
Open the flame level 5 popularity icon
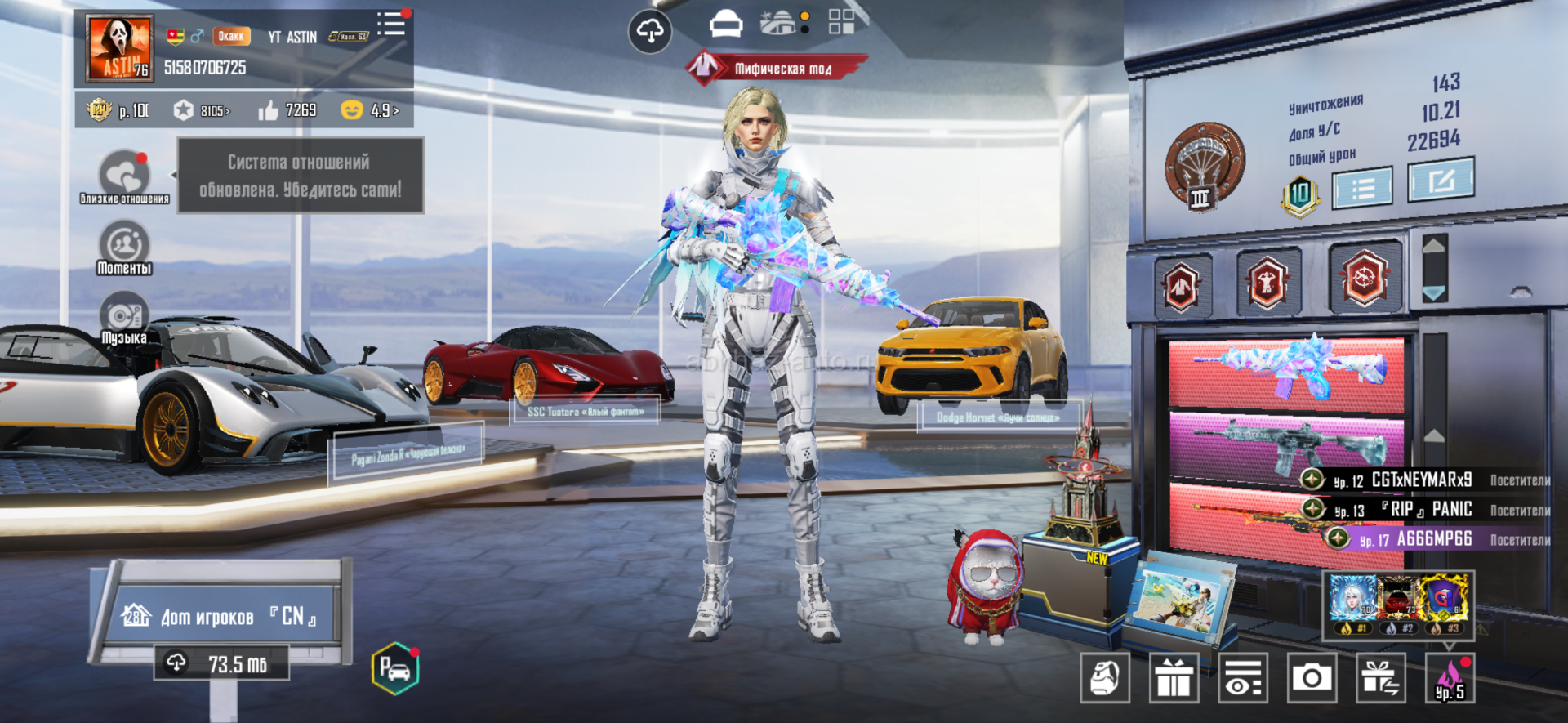pyautogui.click(x=1450, y=678)
